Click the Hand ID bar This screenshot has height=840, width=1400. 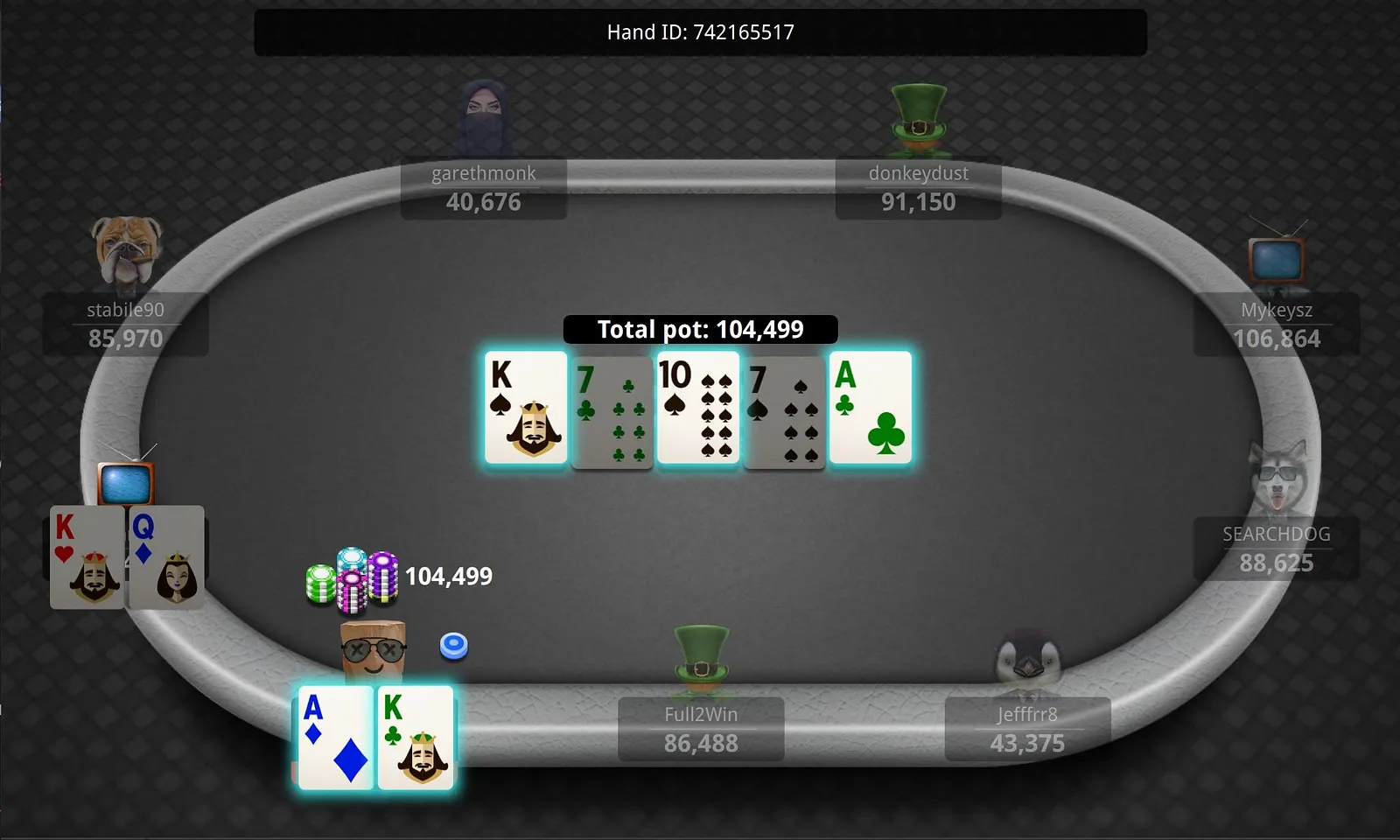700,32
